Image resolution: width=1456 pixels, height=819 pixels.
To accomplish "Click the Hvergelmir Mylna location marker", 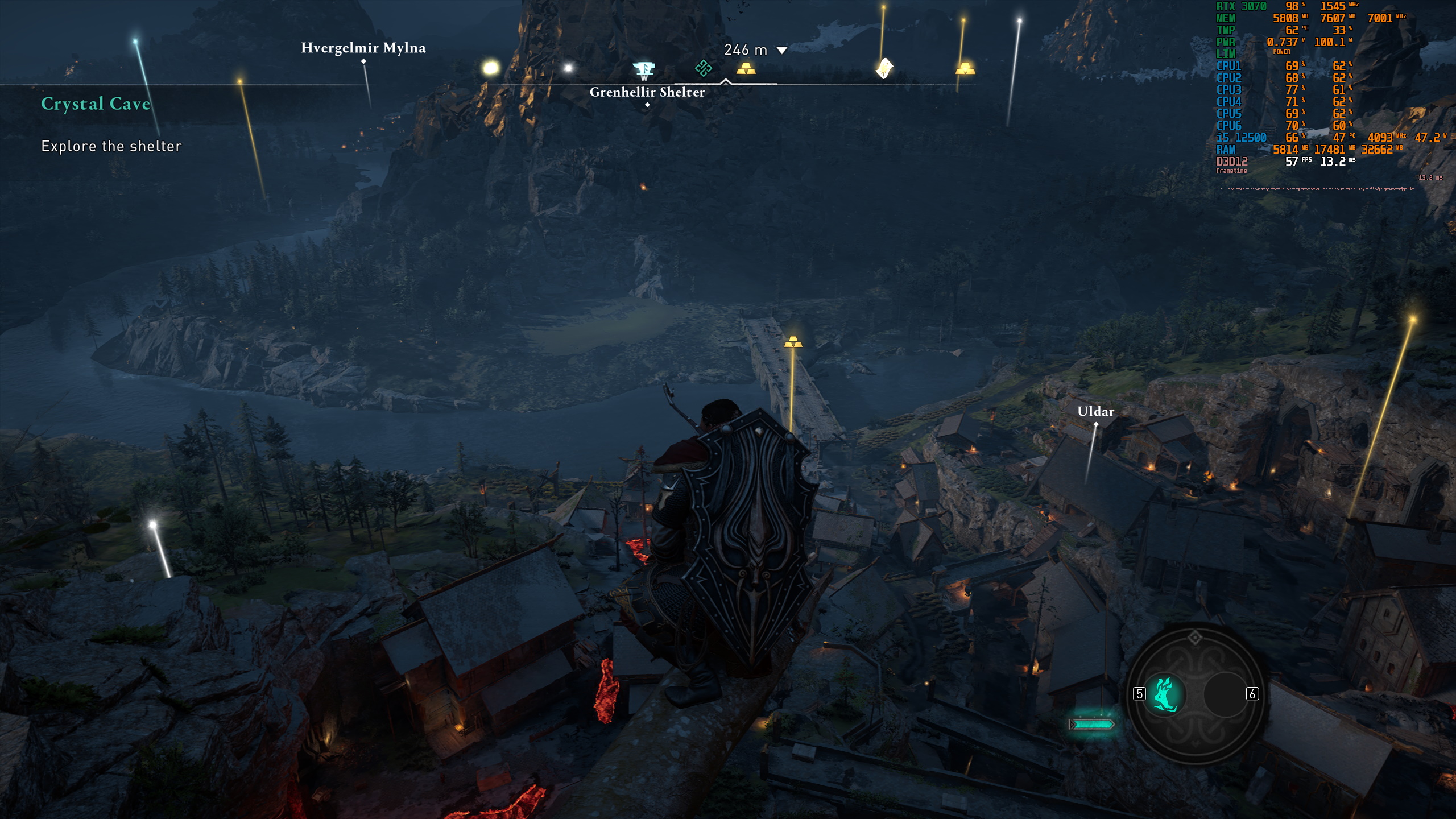I will 363,61.
